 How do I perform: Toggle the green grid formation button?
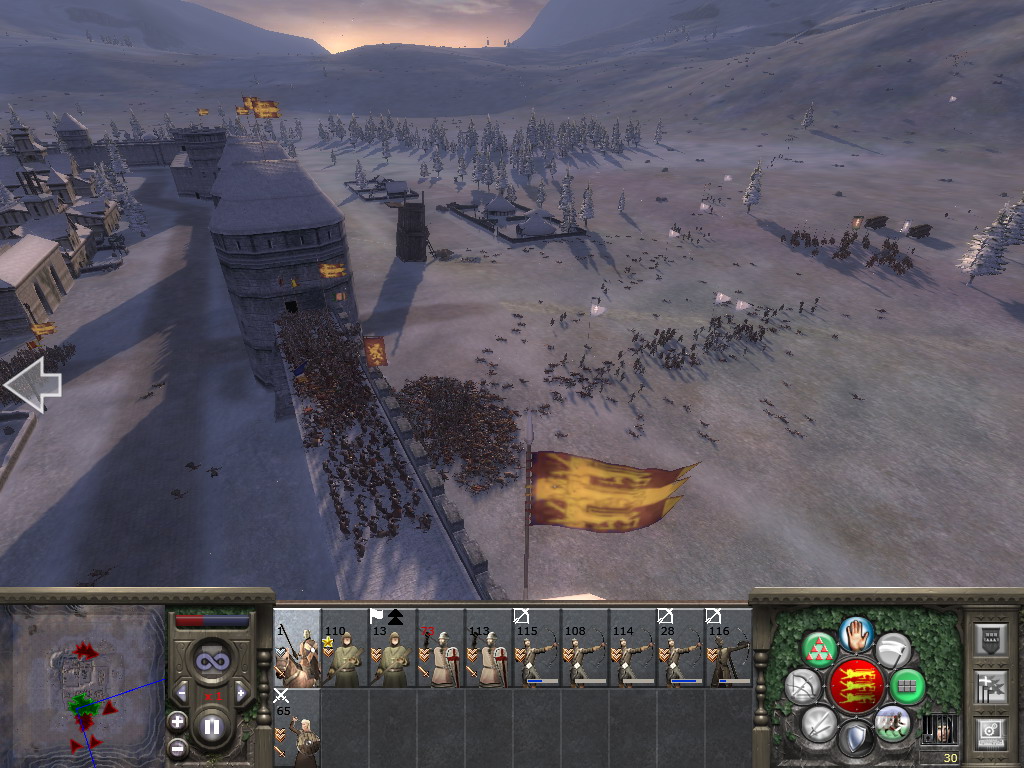[908, 686]
